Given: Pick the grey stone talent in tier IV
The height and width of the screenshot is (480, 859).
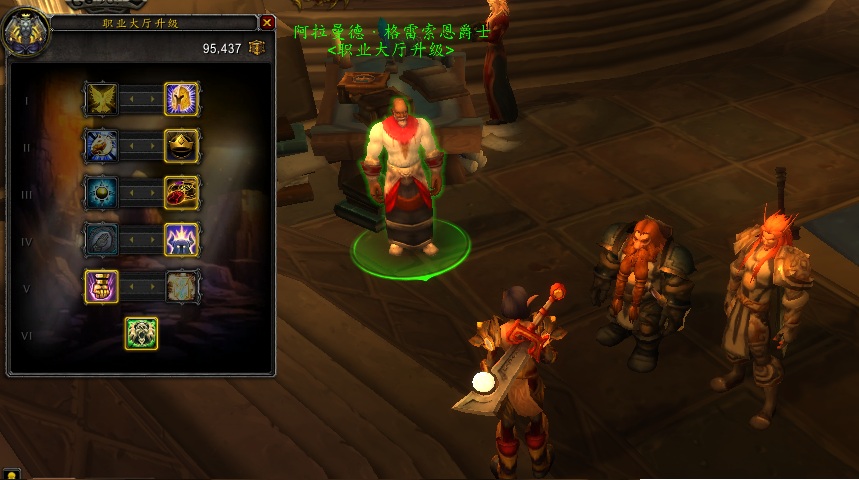Looking at the screenshot, I should (101, 239).
